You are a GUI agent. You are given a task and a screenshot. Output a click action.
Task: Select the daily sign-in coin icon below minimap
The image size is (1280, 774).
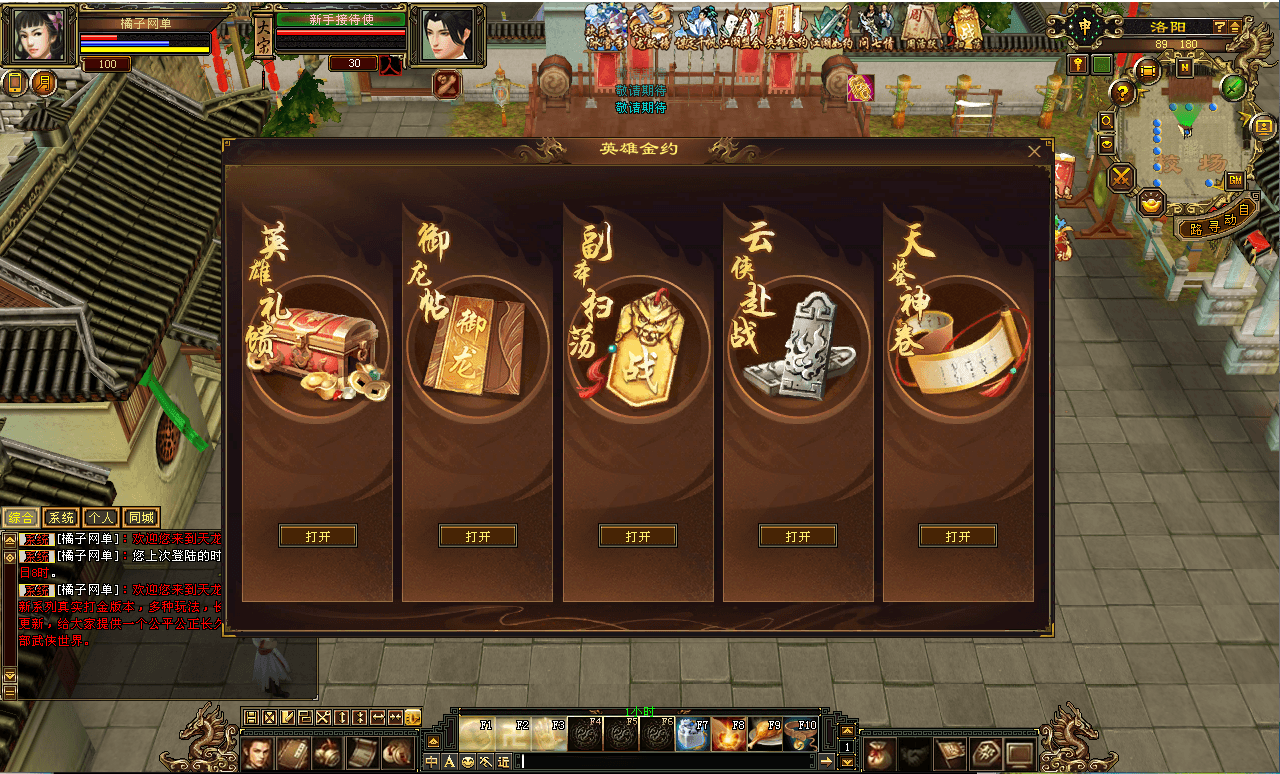pos(1150,204)
